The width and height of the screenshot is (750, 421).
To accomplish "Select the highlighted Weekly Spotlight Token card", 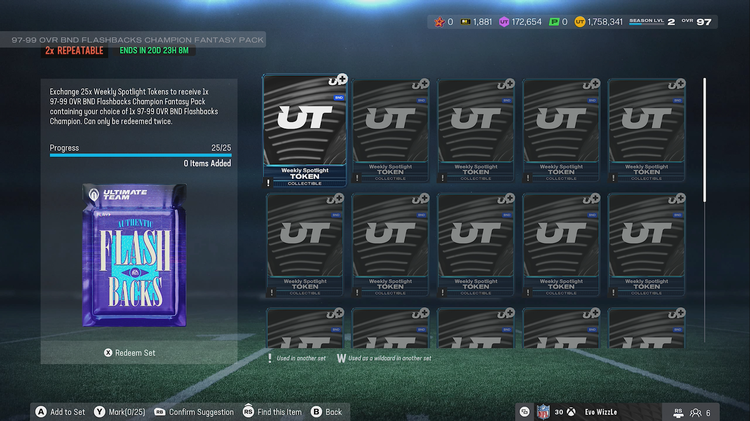I will (x=304, y=131).
